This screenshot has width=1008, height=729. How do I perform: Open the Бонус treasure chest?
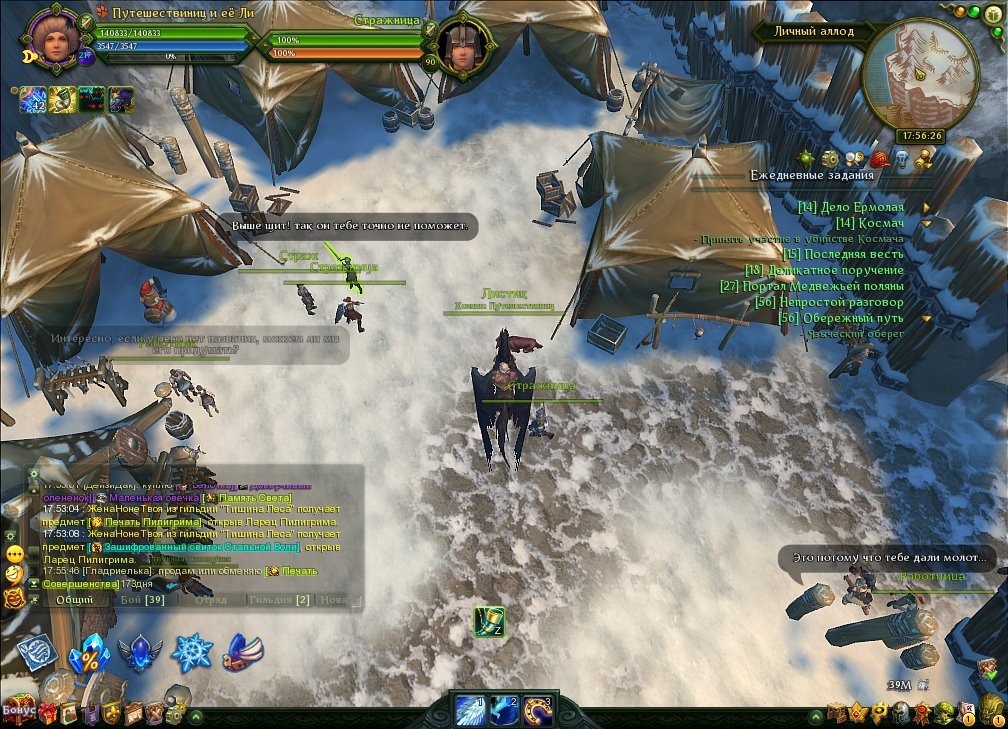(x=22, y=710)
